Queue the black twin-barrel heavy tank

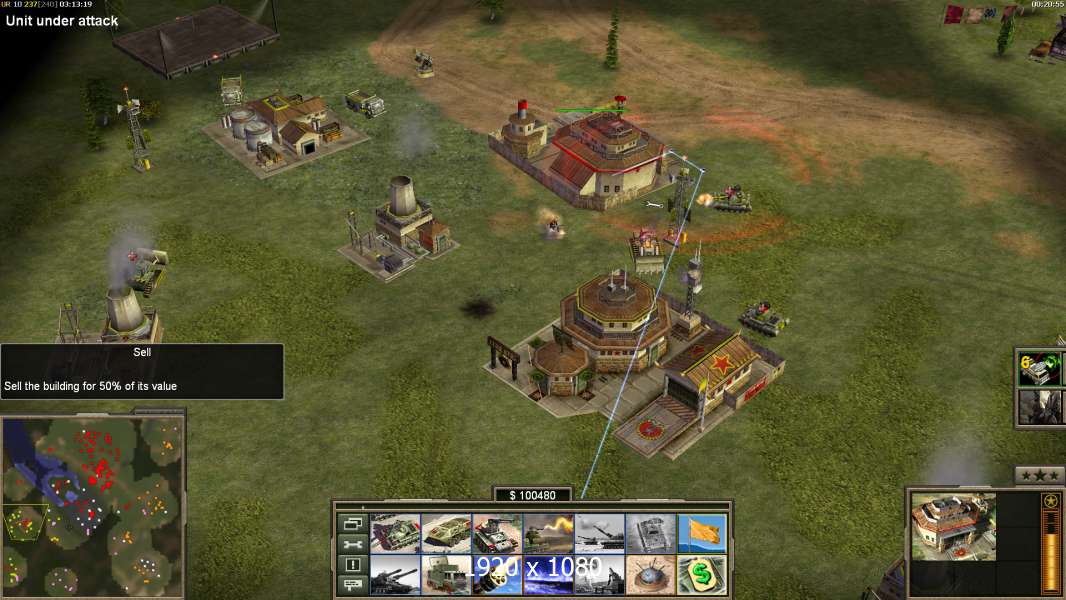(395, 575)
